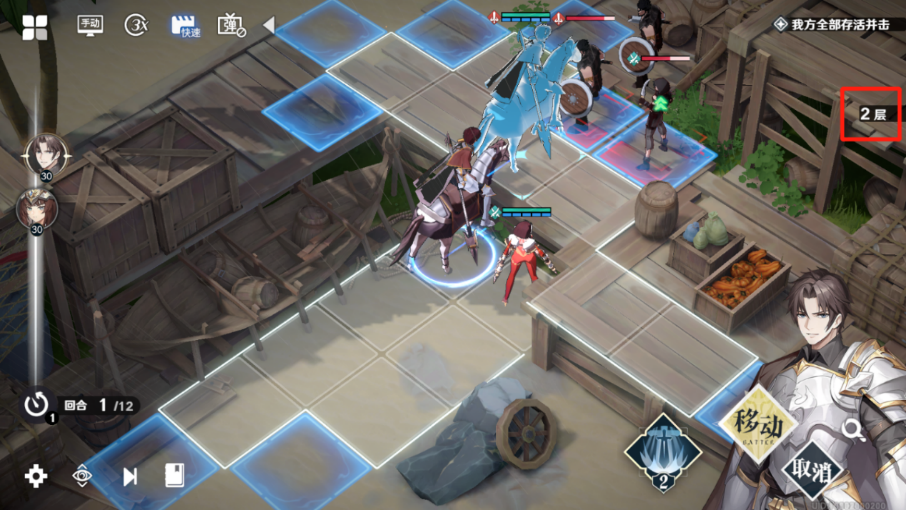This screenshot has height=510, width=906.
Task: Toggle the 弹 bullet comments icon
Action: click(x=231, y=25)
